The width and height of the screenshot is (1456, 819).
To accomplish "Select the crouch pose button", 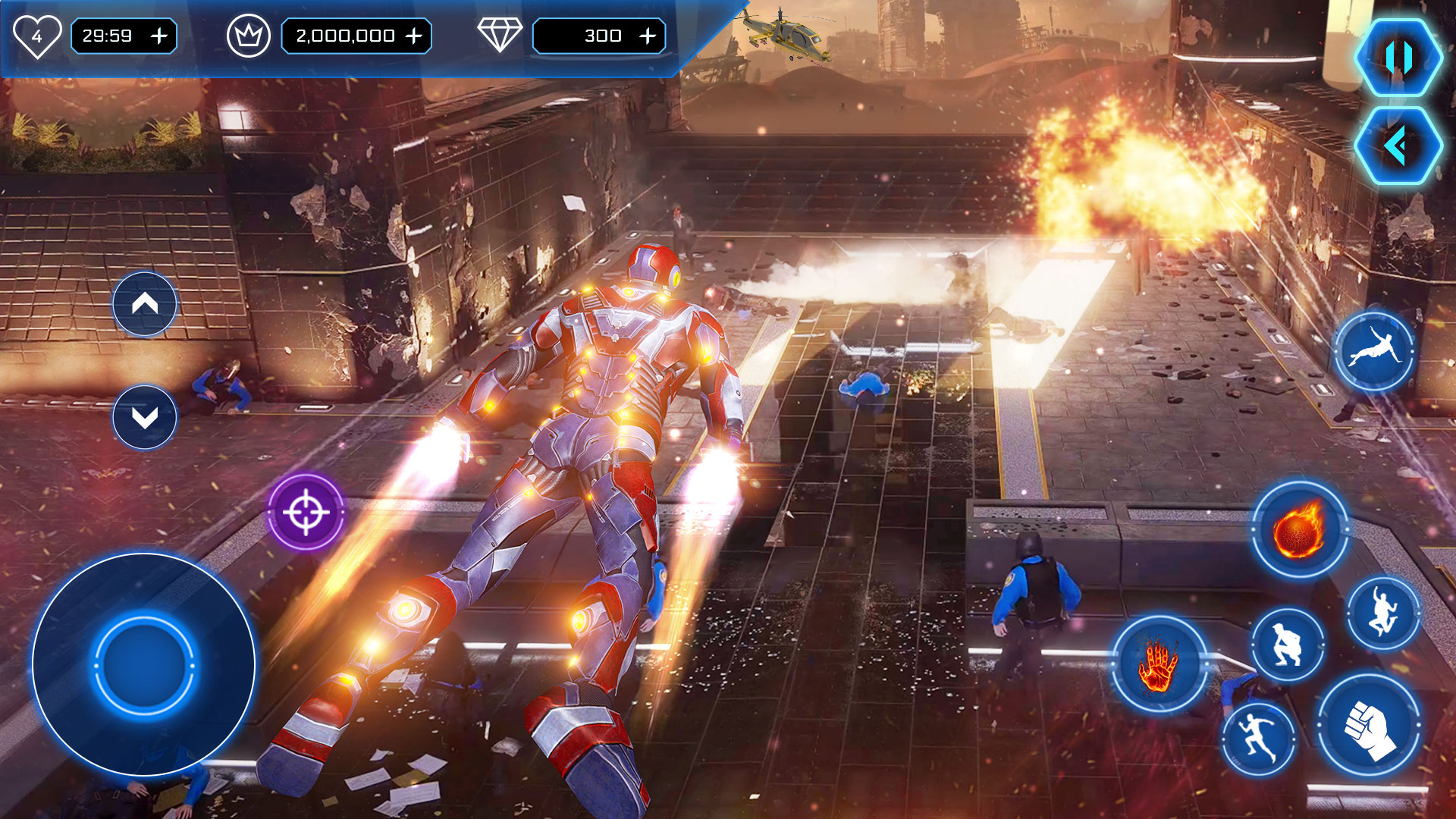I will tap(1287, 645).
